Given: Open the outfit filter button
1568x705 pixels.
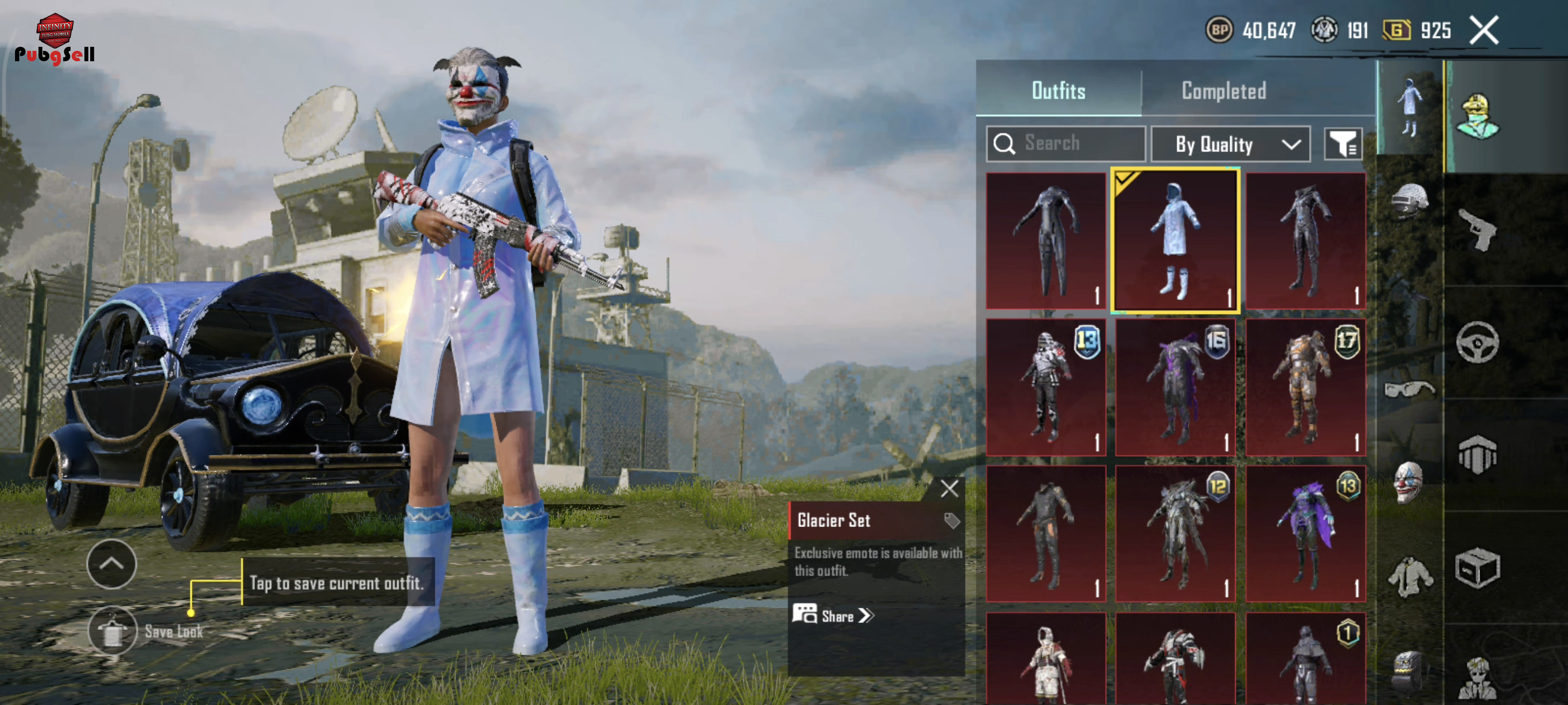Looking at the screenshot, I should tap(1342, 144).
